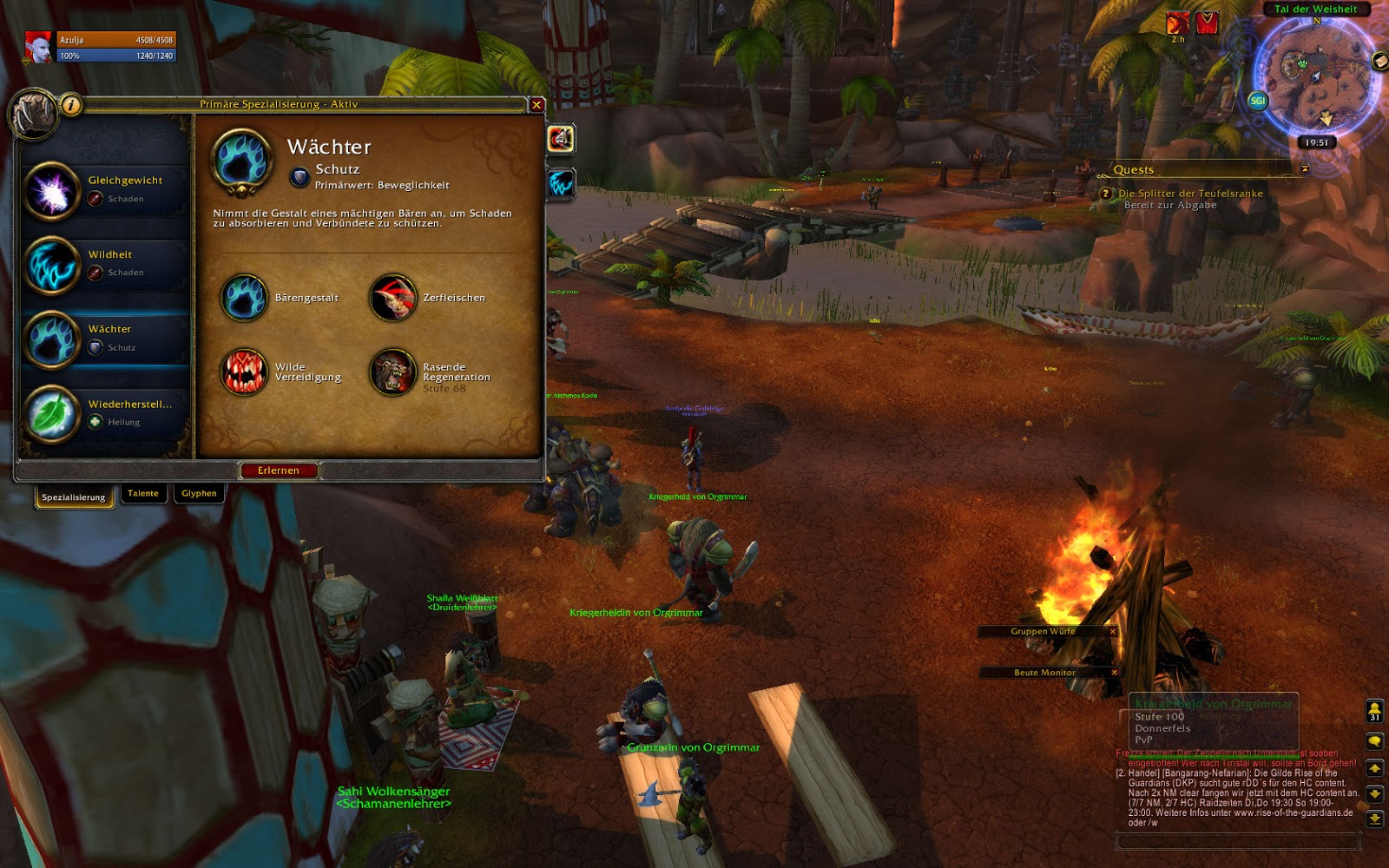
Task: Click the Bärengestalt ability icon
Action: click(x=244, y=298)
